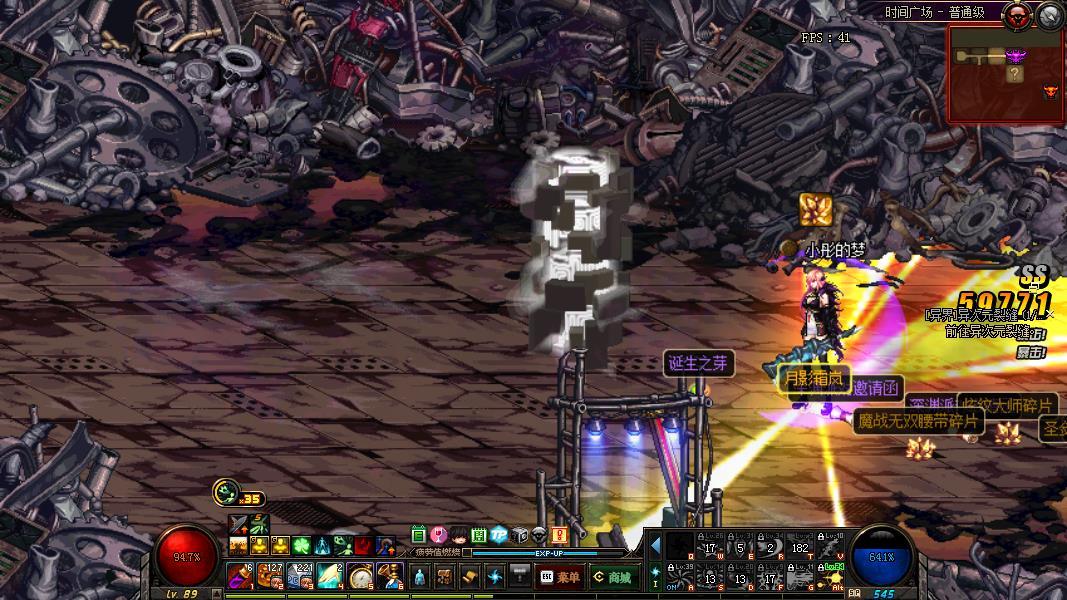Use the feather item in slot 4

coord(330,576)
